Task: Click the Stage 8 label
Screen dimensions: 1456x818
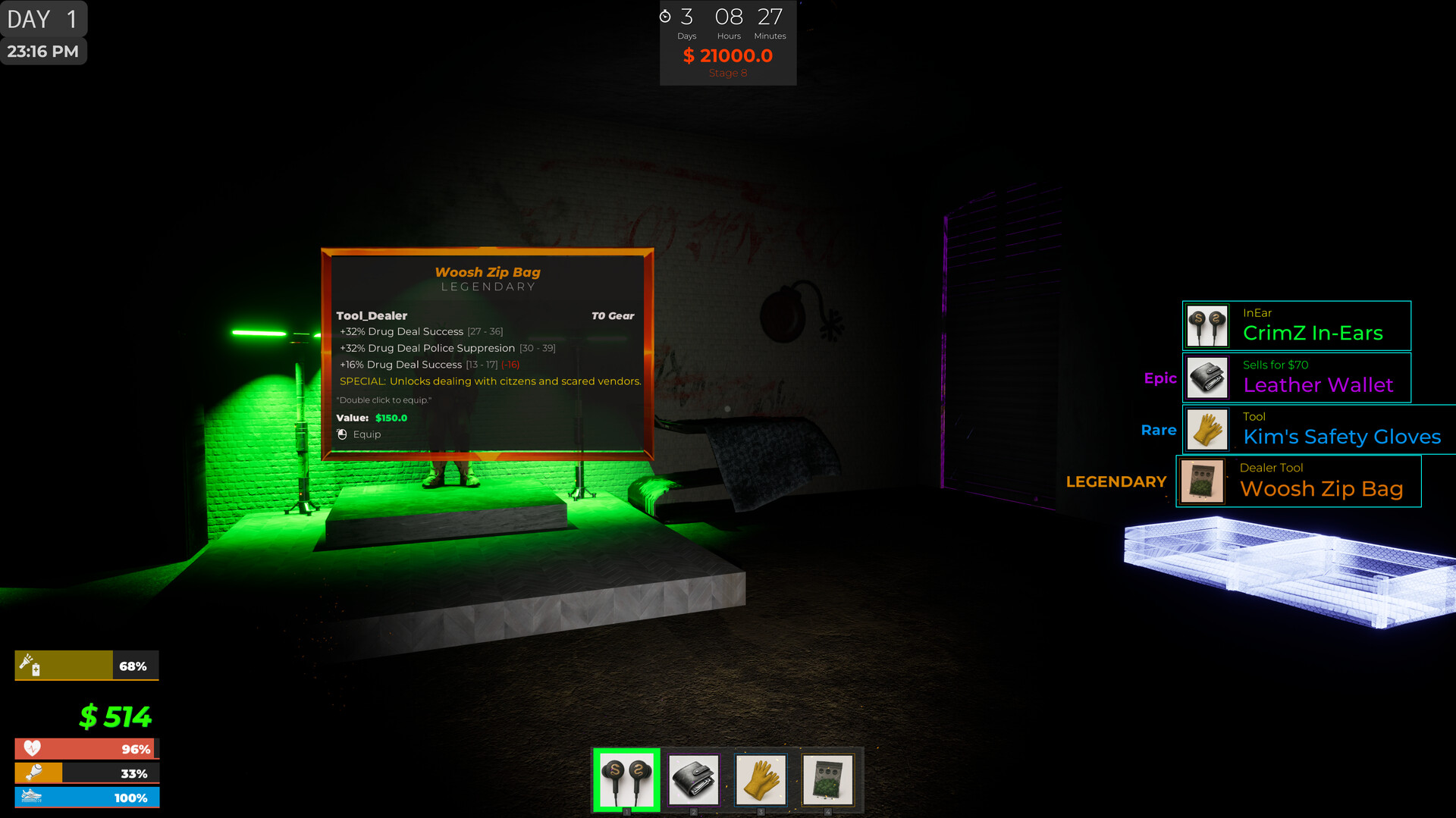Action: [x=727, y=73]
